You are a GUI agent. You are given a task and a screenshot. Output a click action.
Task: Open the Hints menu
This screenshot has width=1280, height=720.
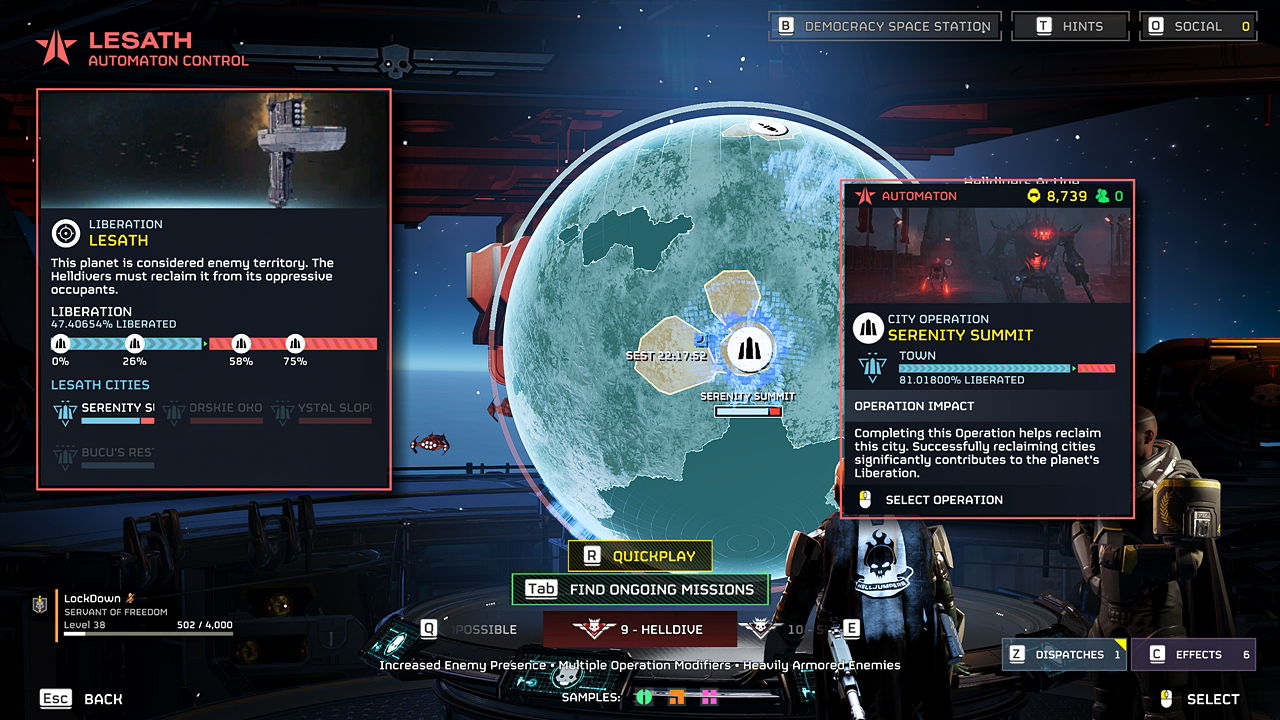(1070, 27)
